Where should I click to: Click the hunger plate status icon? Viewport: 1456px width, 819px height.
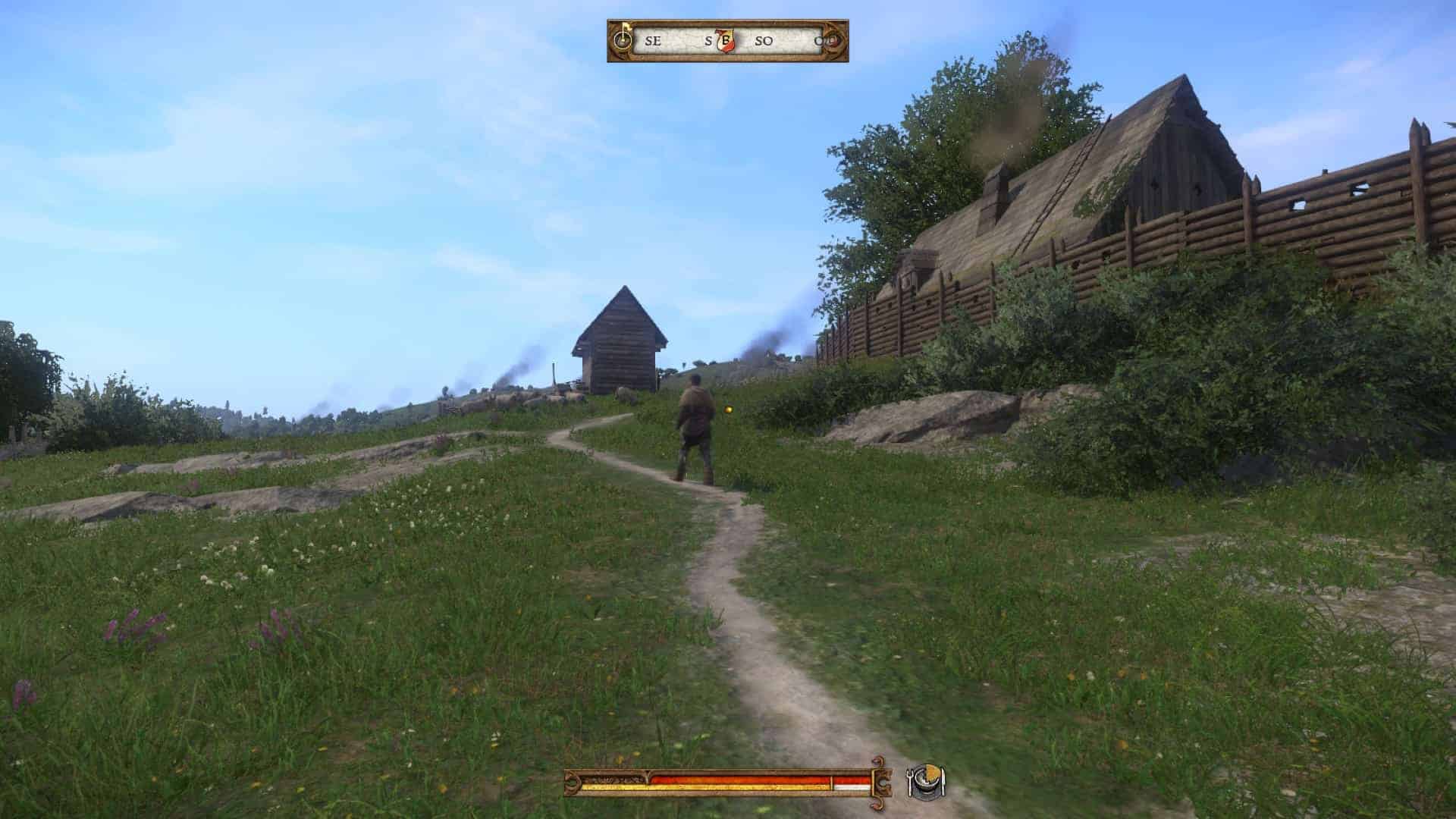coord(927,782)
